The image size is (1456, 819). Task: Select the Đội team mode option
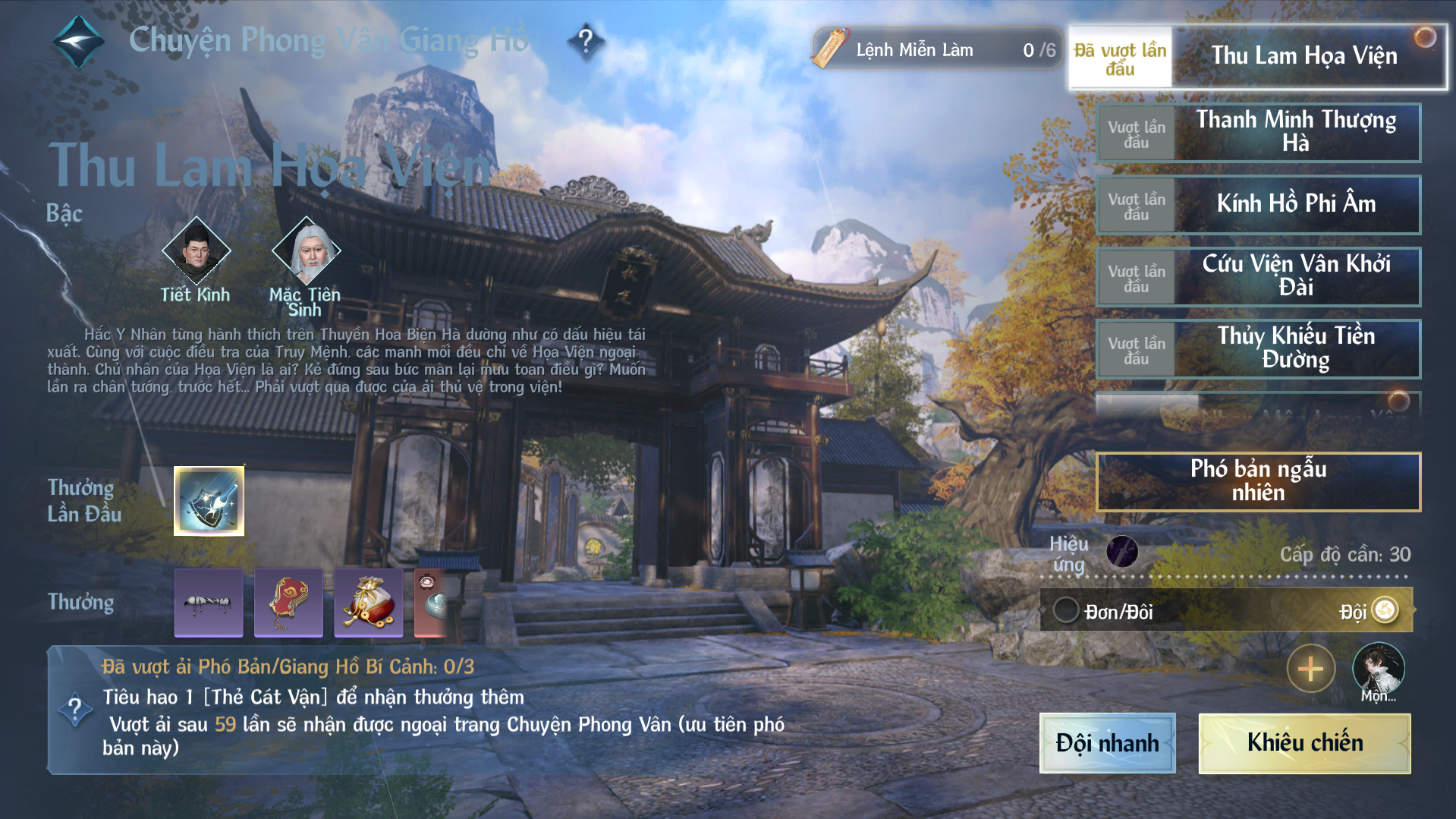tap(1385, 610)
